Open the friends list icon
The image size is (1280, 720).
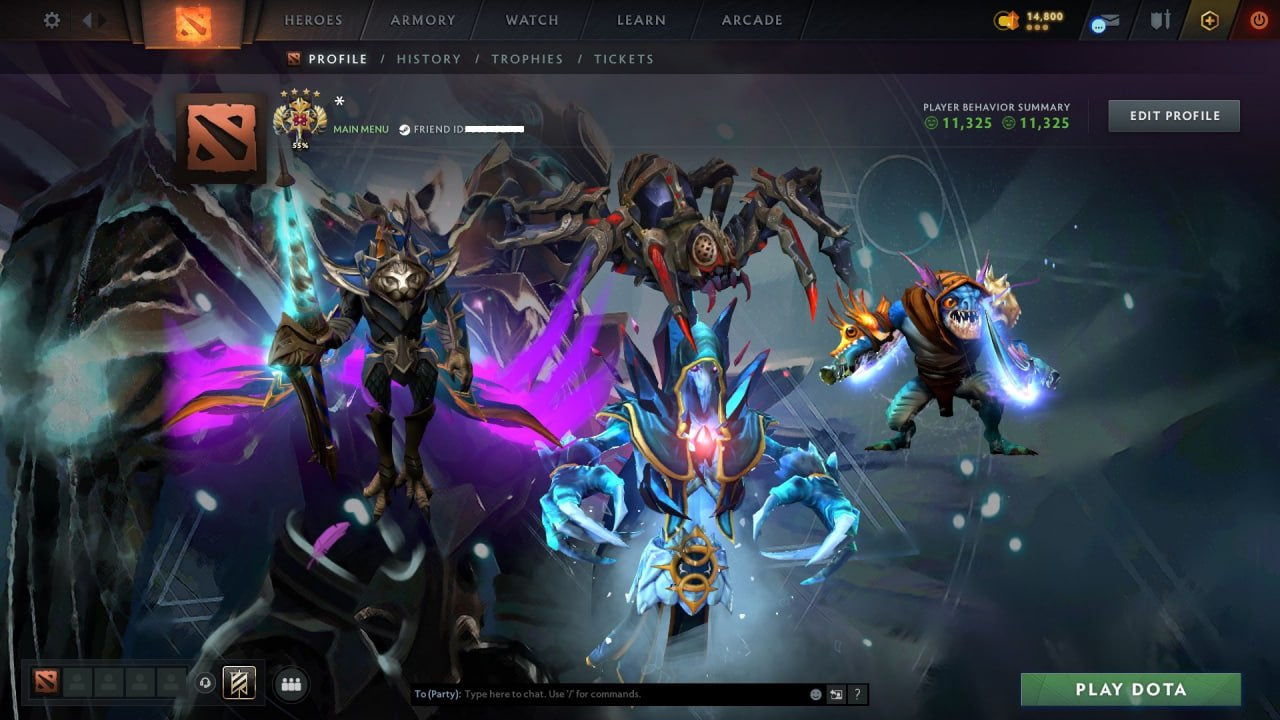tap(291, 683)
